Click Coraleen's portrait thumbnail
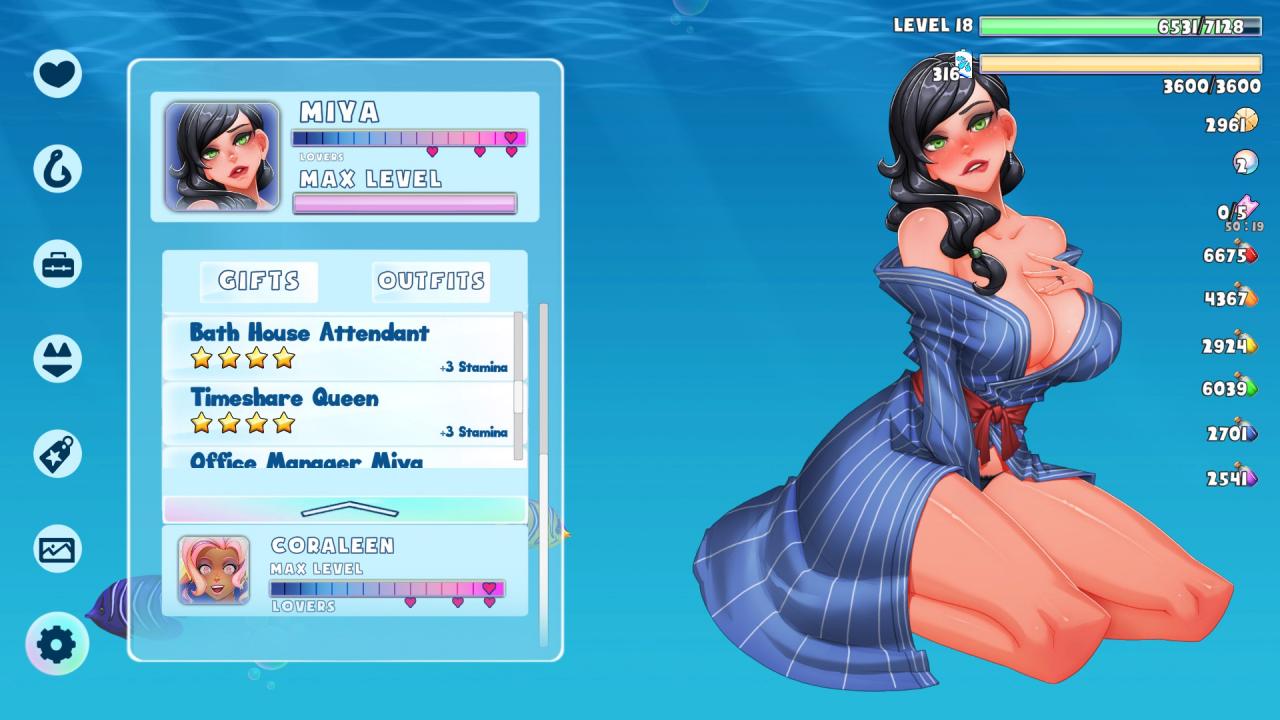The image size is (1280, 720). pos(214,570)
